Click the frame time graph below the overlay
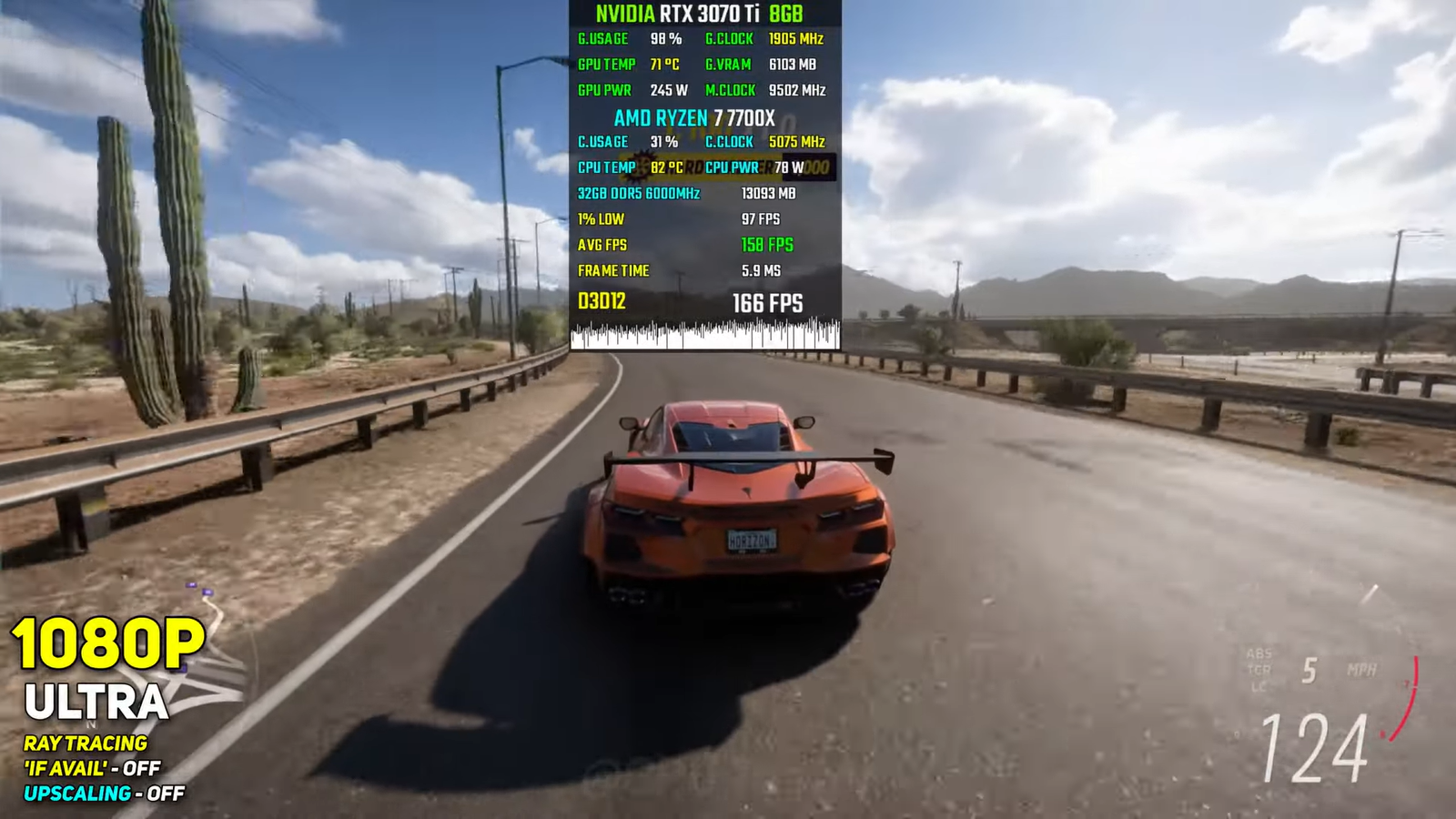Screen dimensions: 1456x819 point(705,335)
